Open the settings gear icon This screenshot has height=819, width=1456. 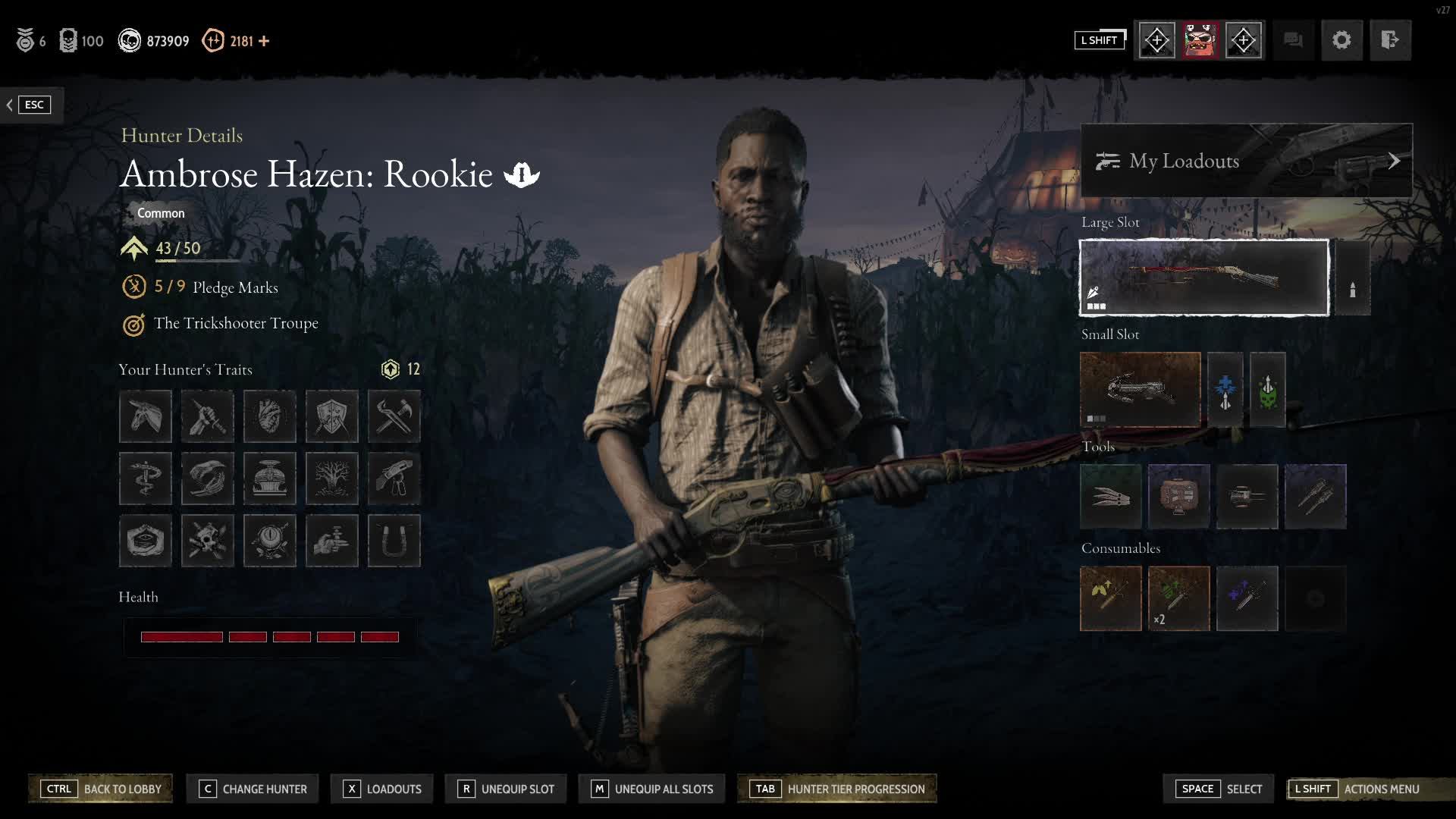pos(1341,40)
